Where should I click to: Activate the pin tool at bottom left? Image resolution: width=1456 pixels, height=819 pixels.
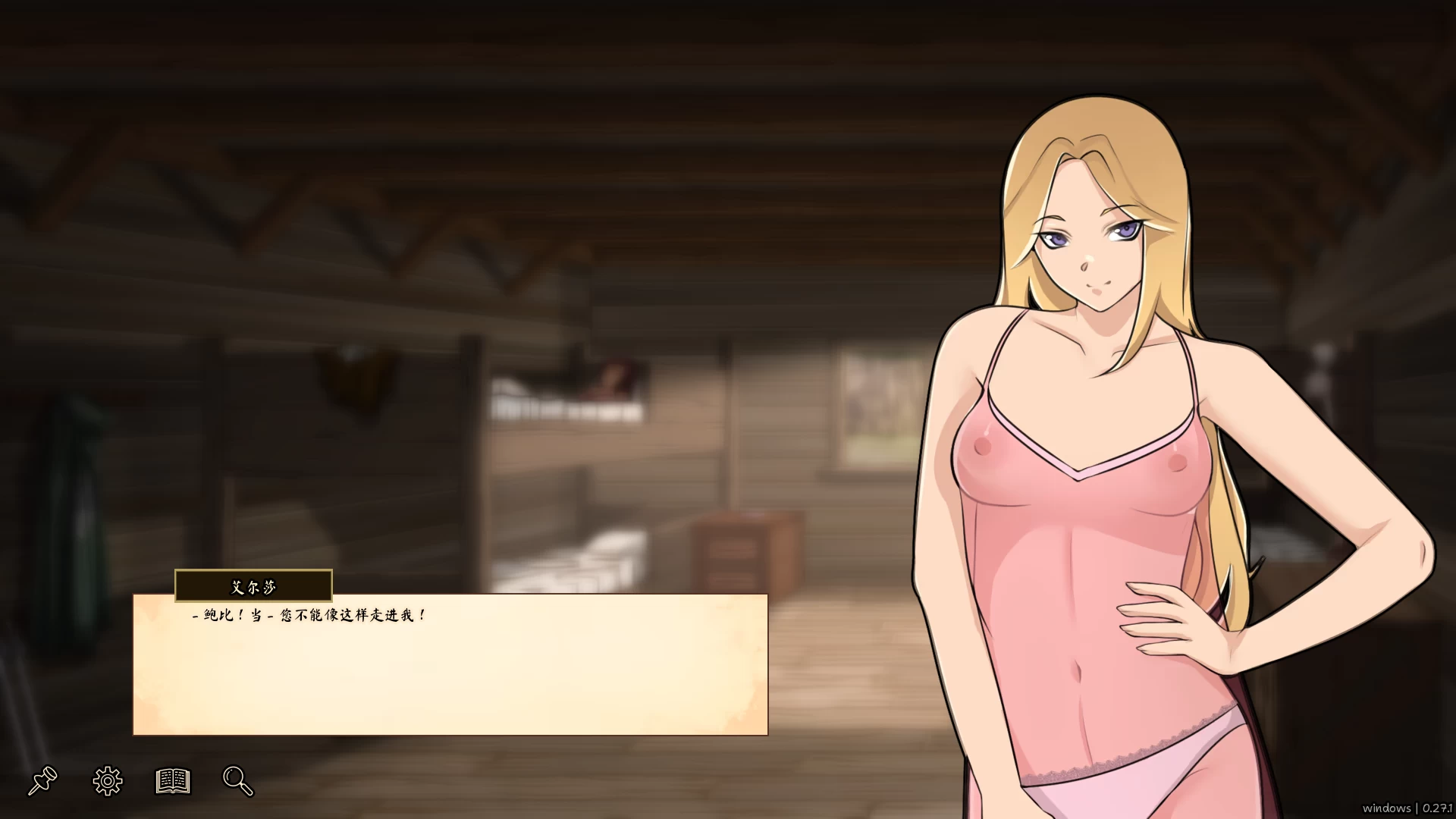click(x=43, y=781)
